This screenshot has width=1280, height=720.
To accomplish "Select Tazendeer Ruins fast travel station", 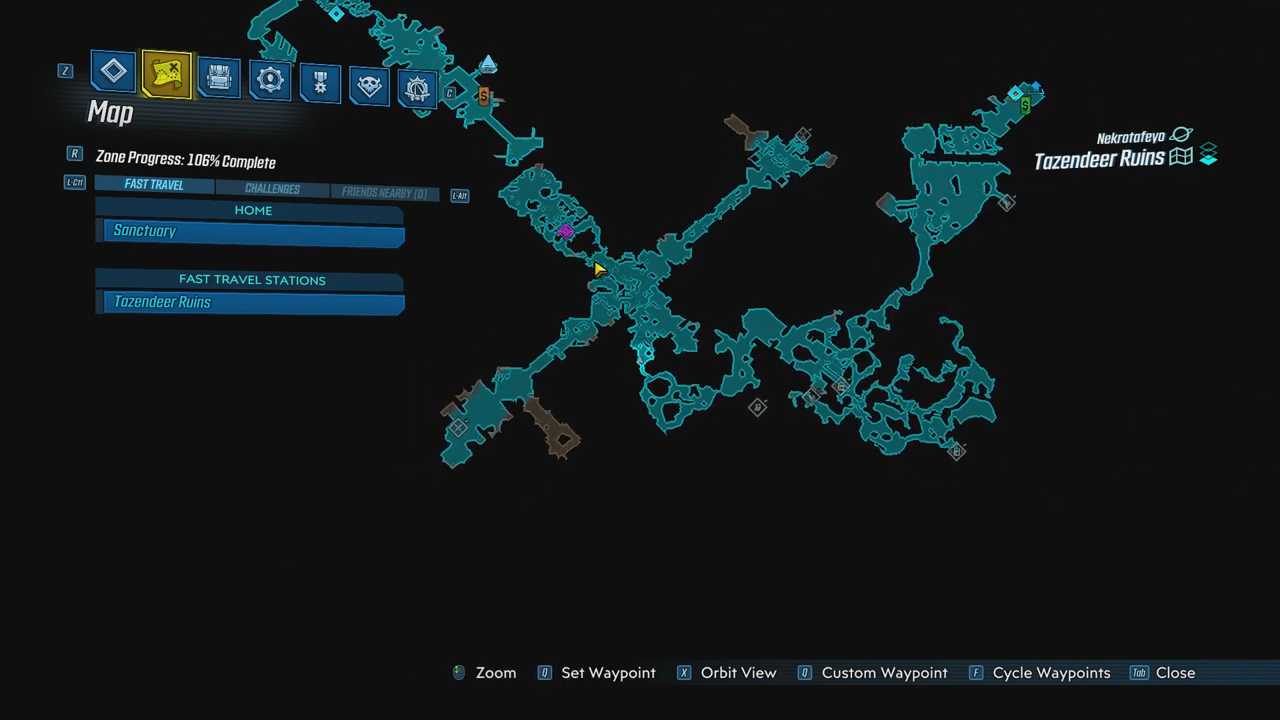I will coord(254,302).
